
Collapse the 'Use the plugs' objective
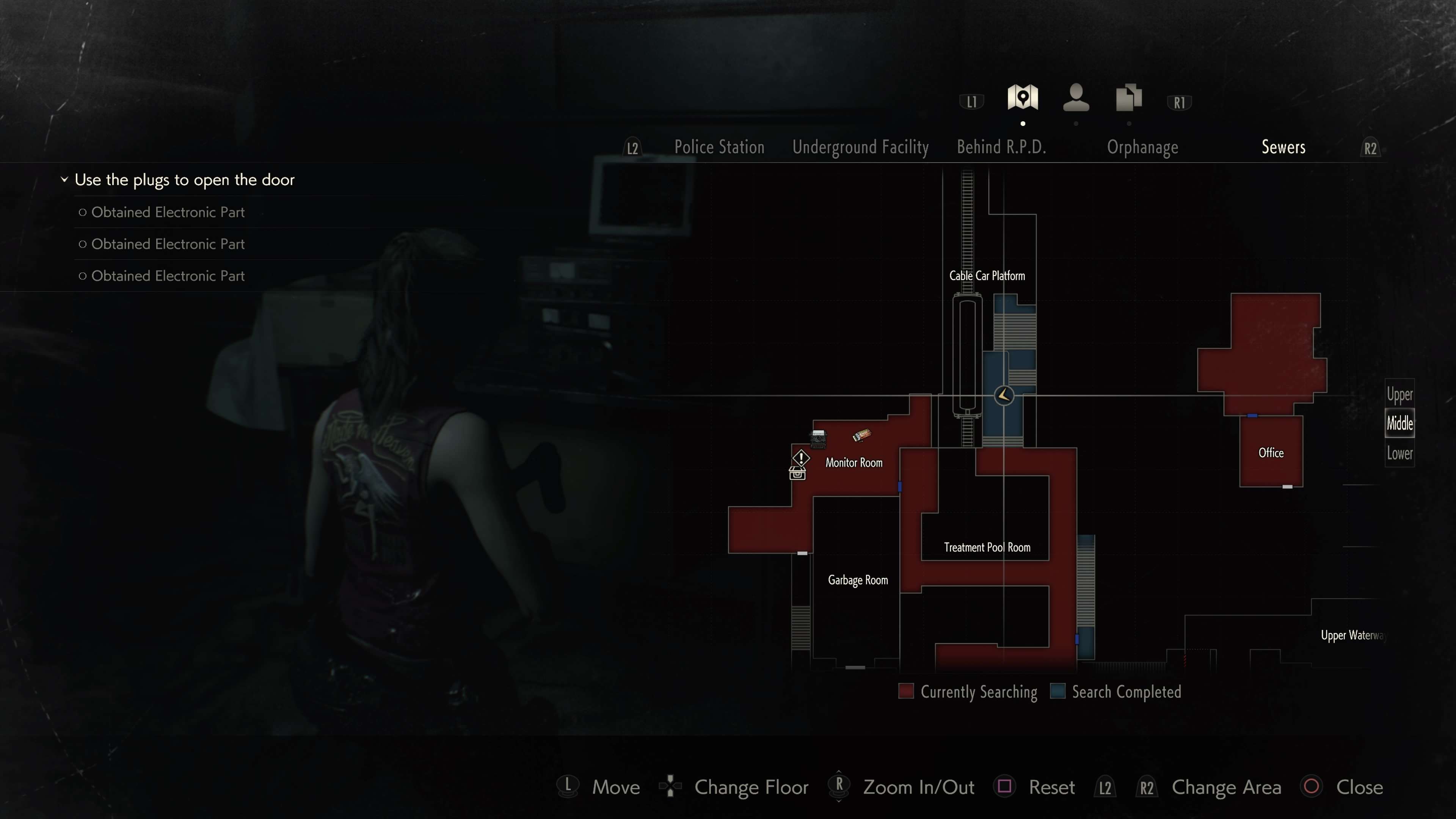64,180
